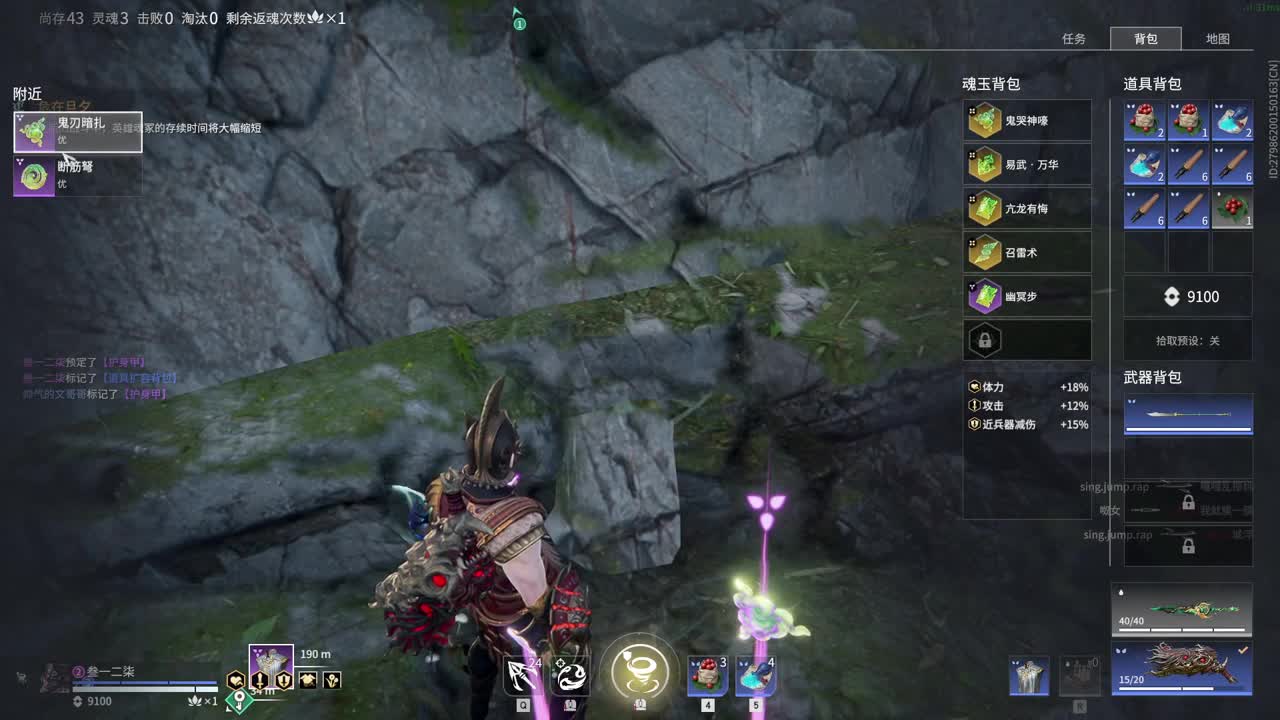Image resolution: width=1280 pixels, height=720 pixels.
Task: Select the grey red-berry item slot
Action: (1232, 208)
